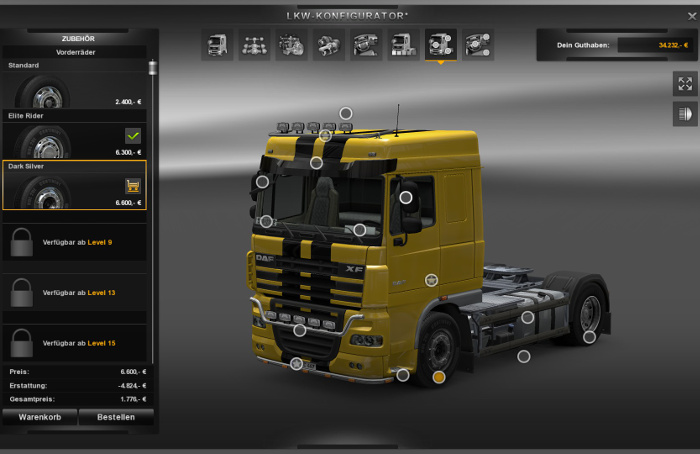
Task: Switch to the engine configuration tab
Action: pos(291,44)
